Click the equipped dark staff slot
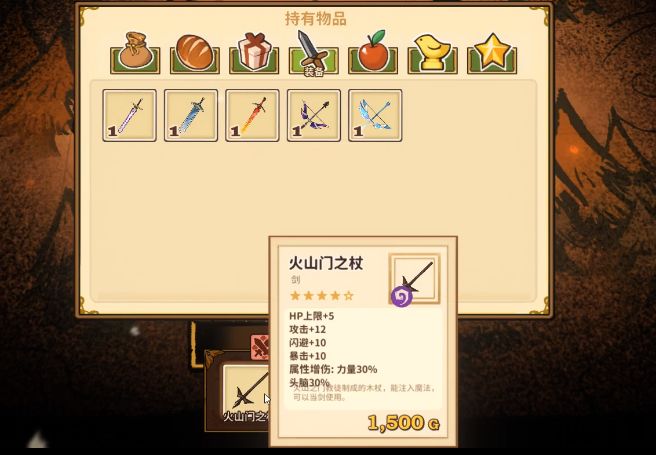Image resolution: width=656 pixels, height=455 pixels. [x=246, y=390]
